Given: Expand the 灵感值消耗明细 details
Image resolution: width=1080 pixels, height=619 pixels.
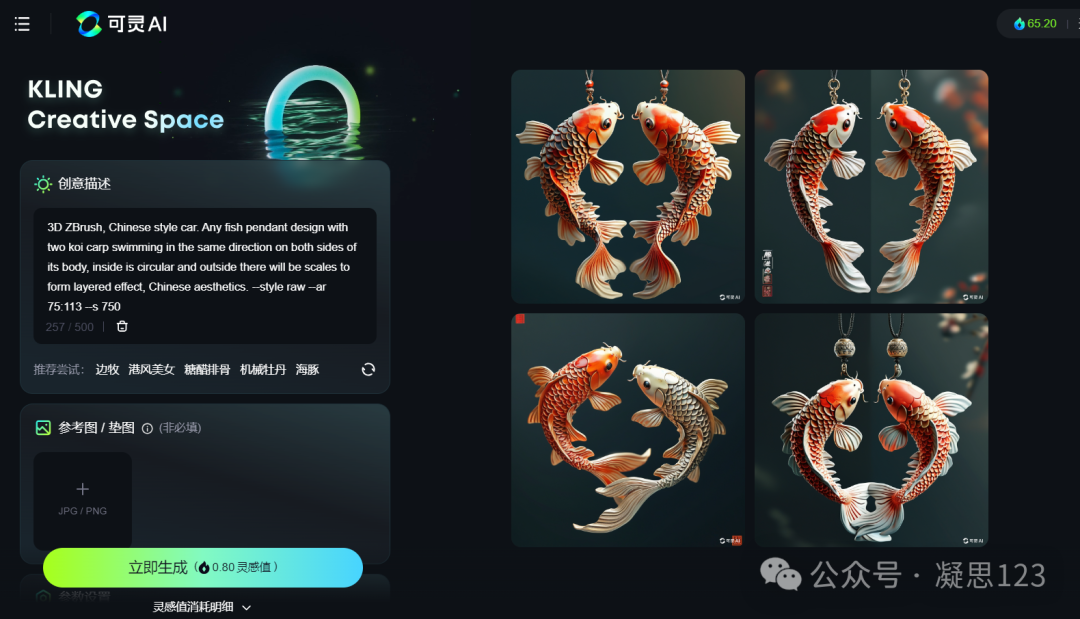Looking at the screenshot, I should point(201,607).
